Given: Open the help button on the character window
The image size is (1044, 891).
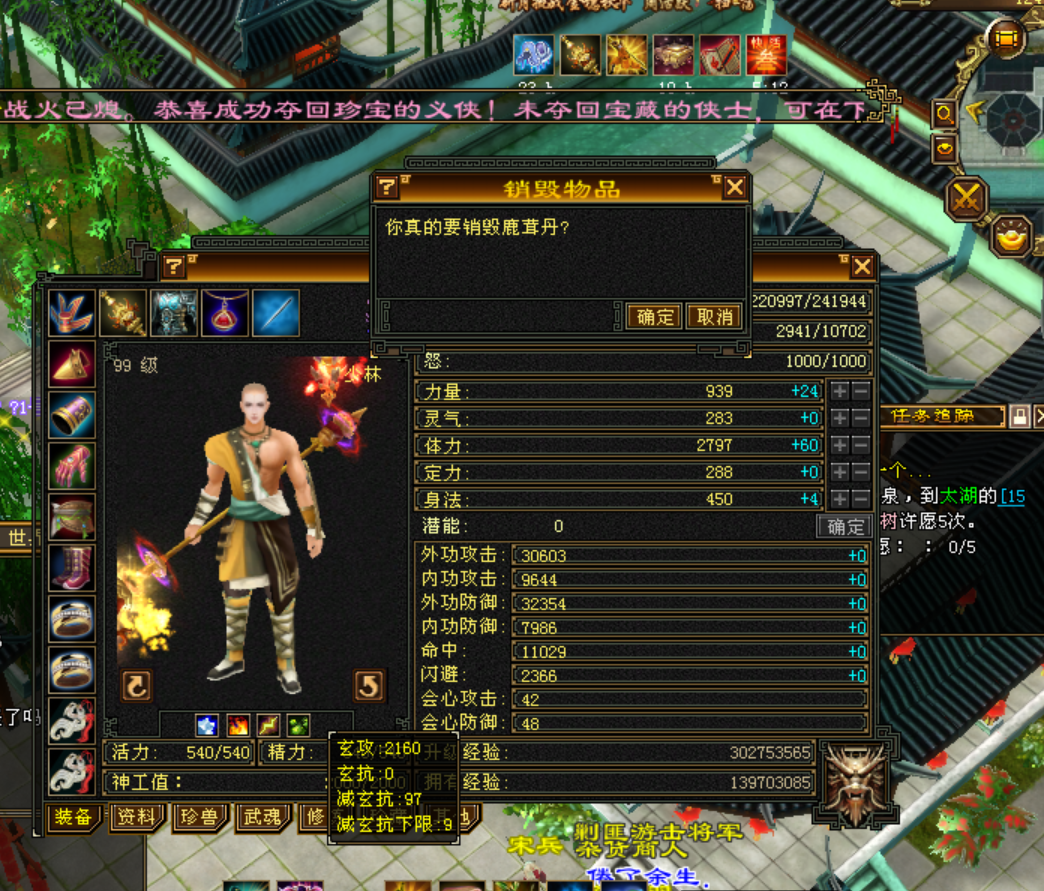Looking at the screenshot, I should tap(175, 266).
